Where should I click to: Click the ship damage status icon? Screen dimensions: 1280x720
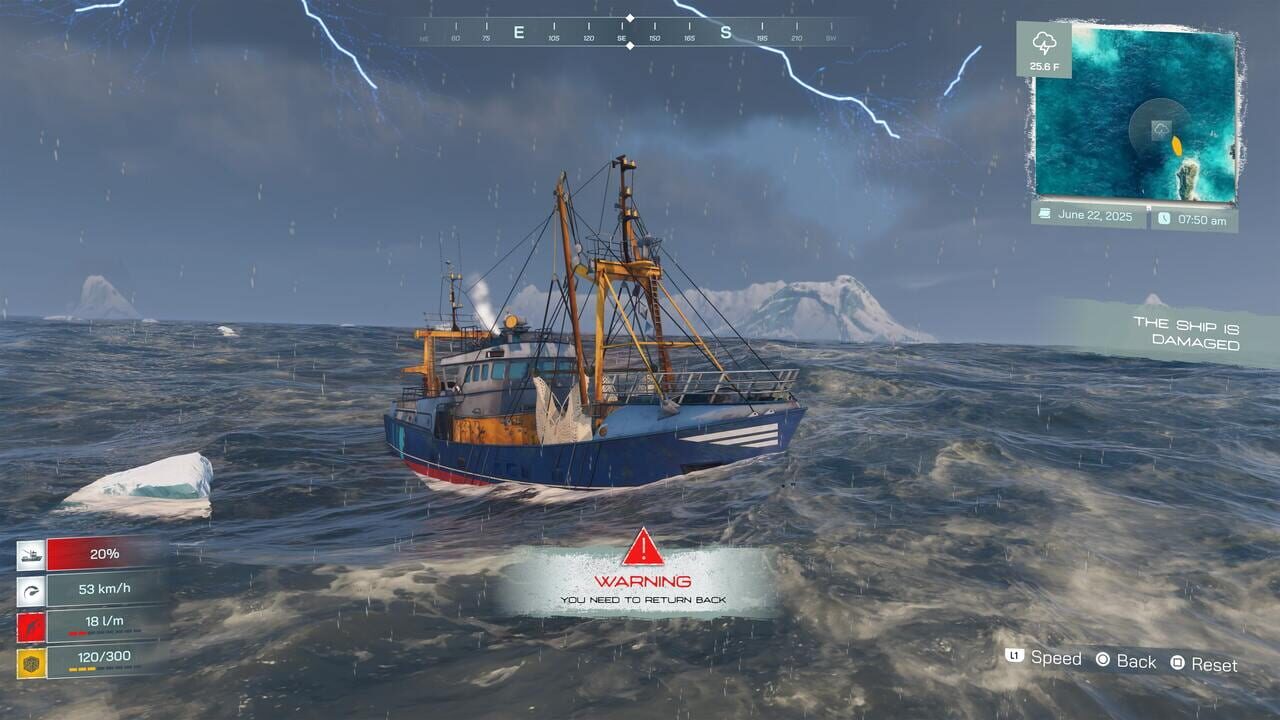click(x=32, y=553)
